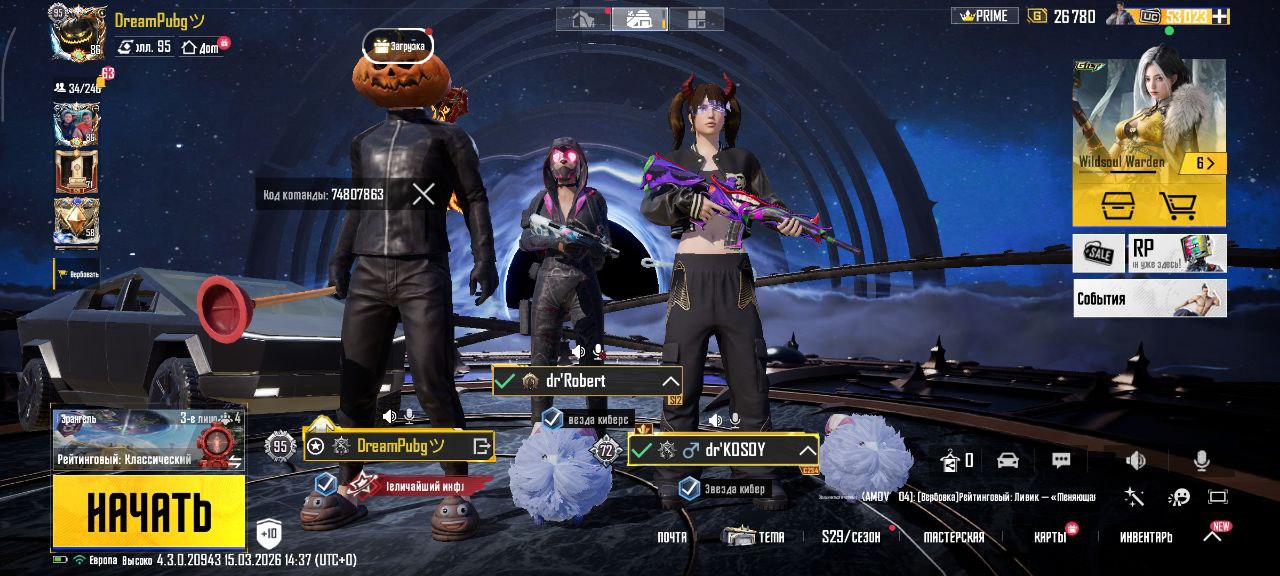
Task: Open the Вербовать recruit button
Action: [x=77, y=274]
